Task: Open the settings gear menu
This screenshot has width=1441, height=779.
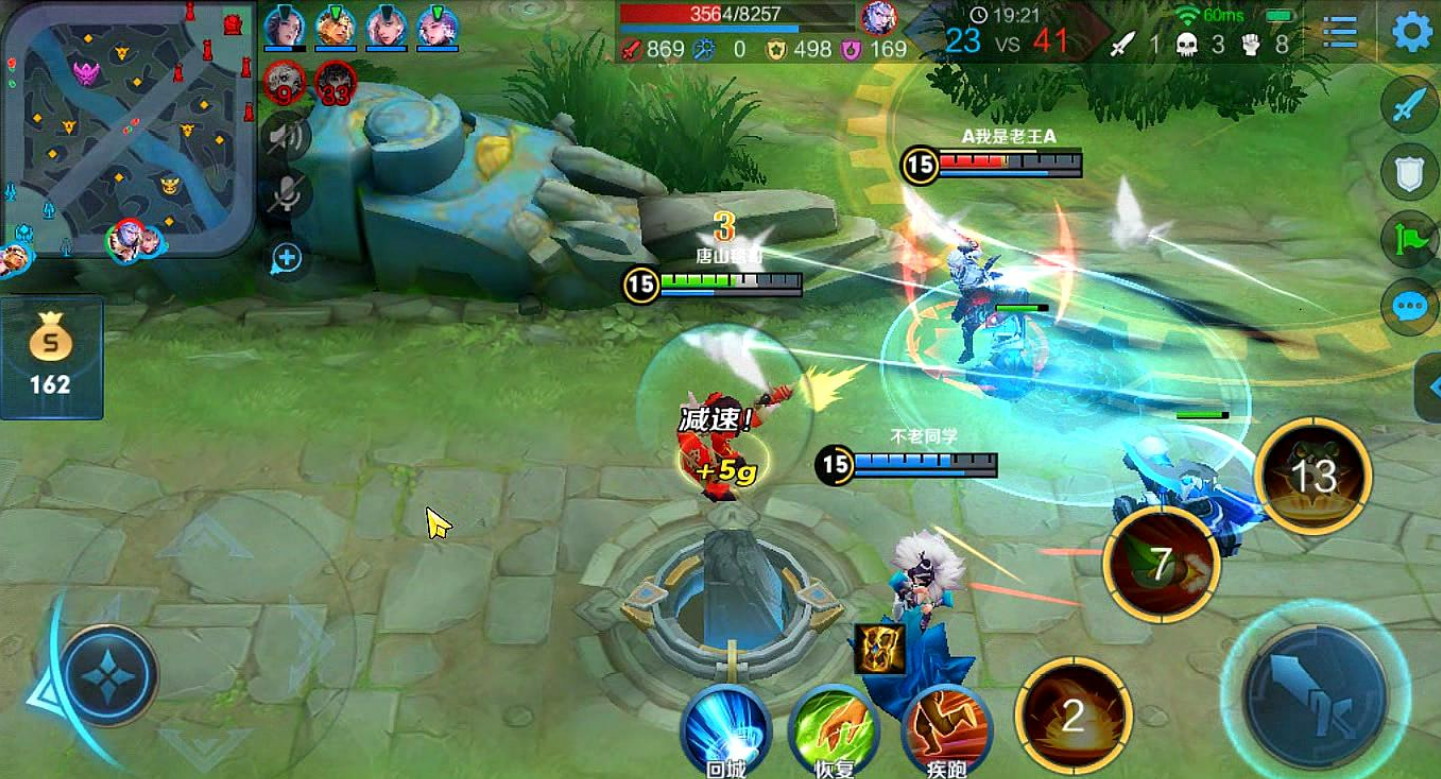Action: point(1412,32)
